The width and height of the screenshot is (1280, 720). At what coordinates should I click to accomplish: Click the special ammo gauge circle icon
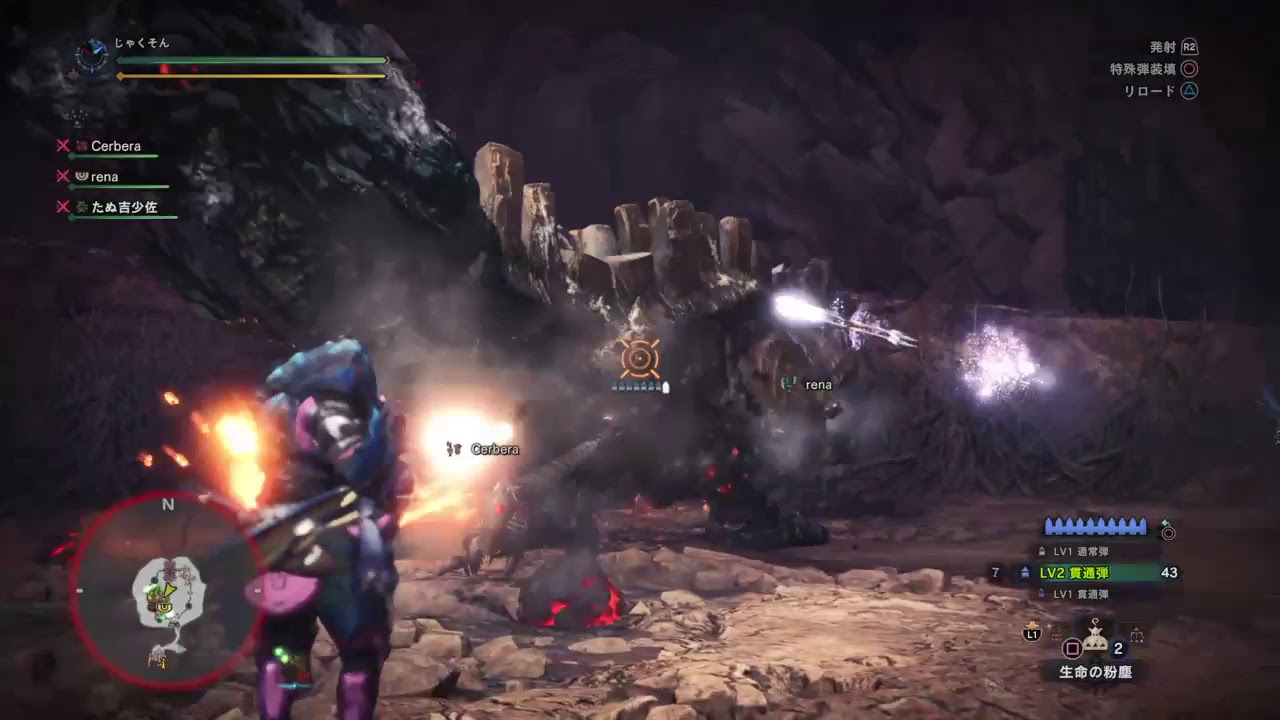tap(1168, 533)
